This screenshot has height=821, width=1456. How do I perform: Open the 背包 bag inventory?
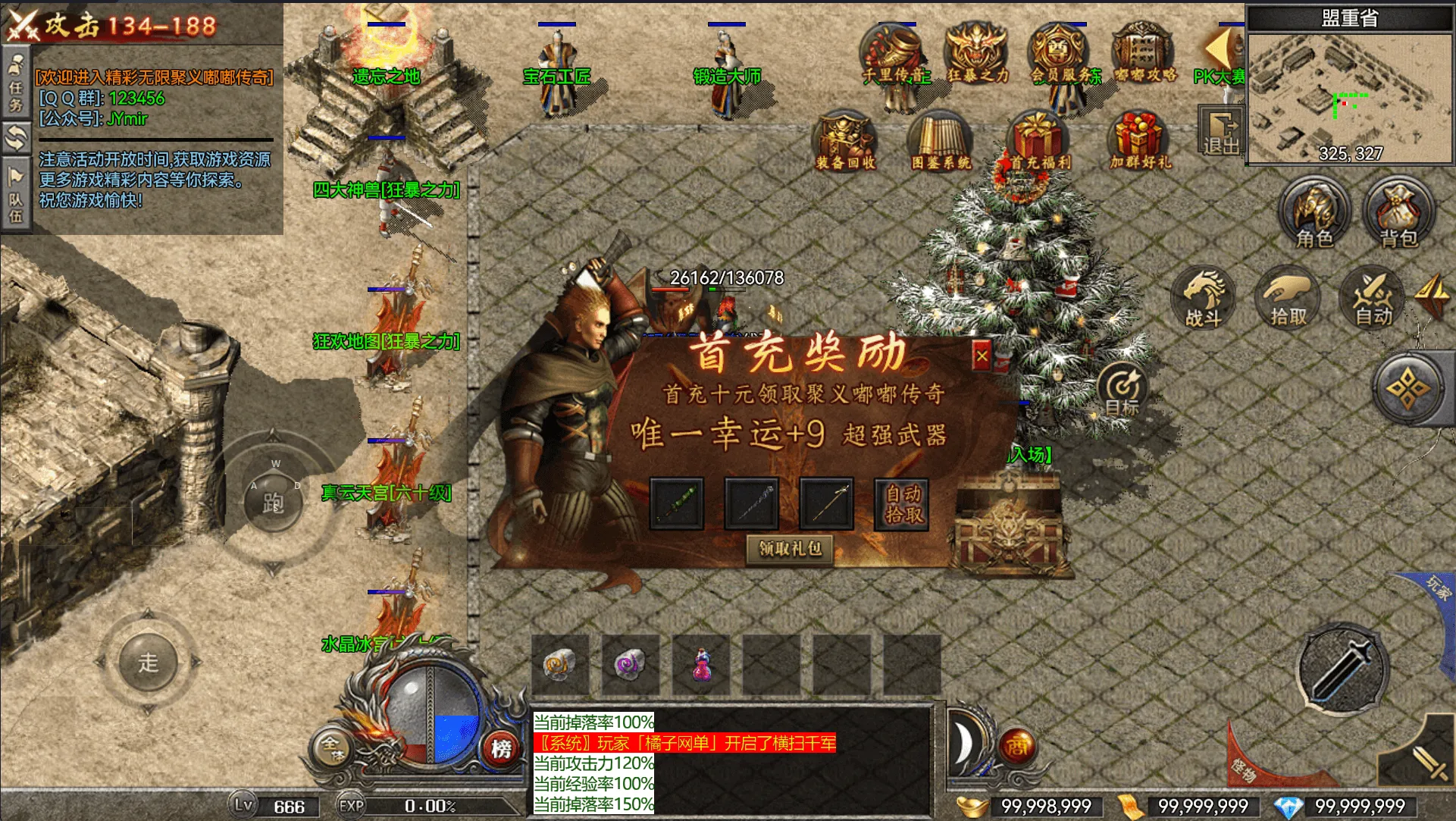click(x=1398, y=213)
